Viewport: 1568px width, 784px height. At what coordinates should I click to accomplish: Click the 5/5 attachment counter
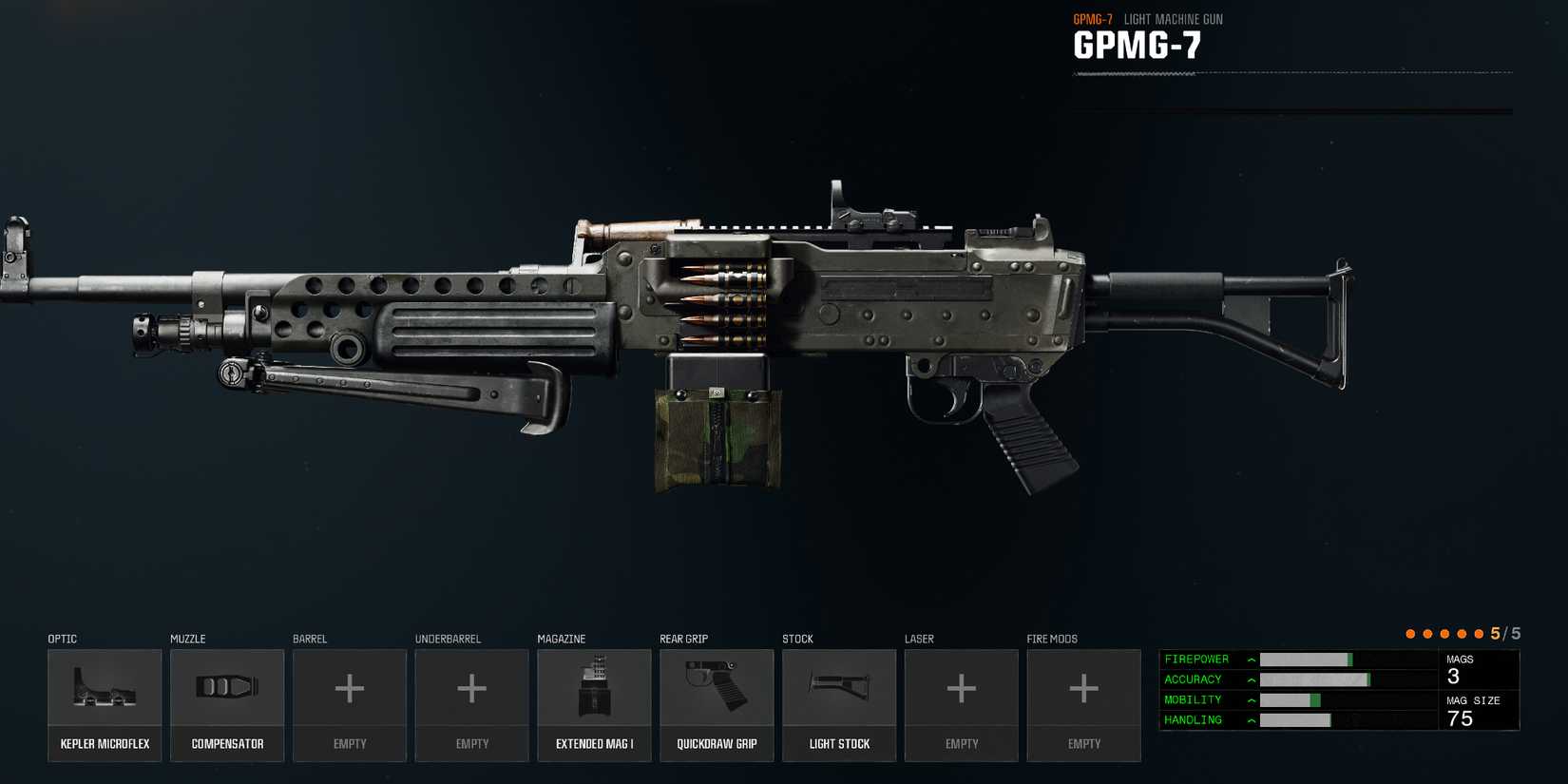pyautogui.click(x=1503, y=632)
